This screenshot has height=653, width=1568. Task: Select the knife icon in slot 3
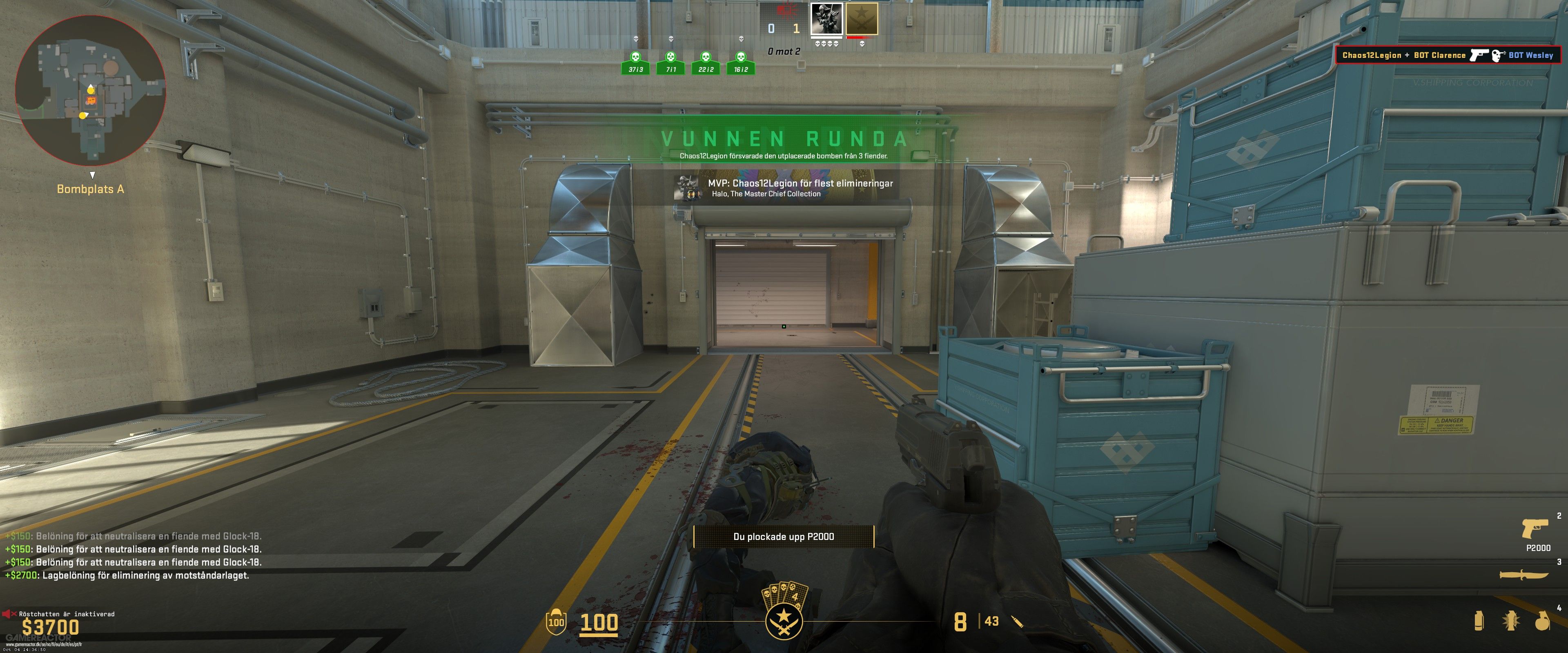[1524, 575]
